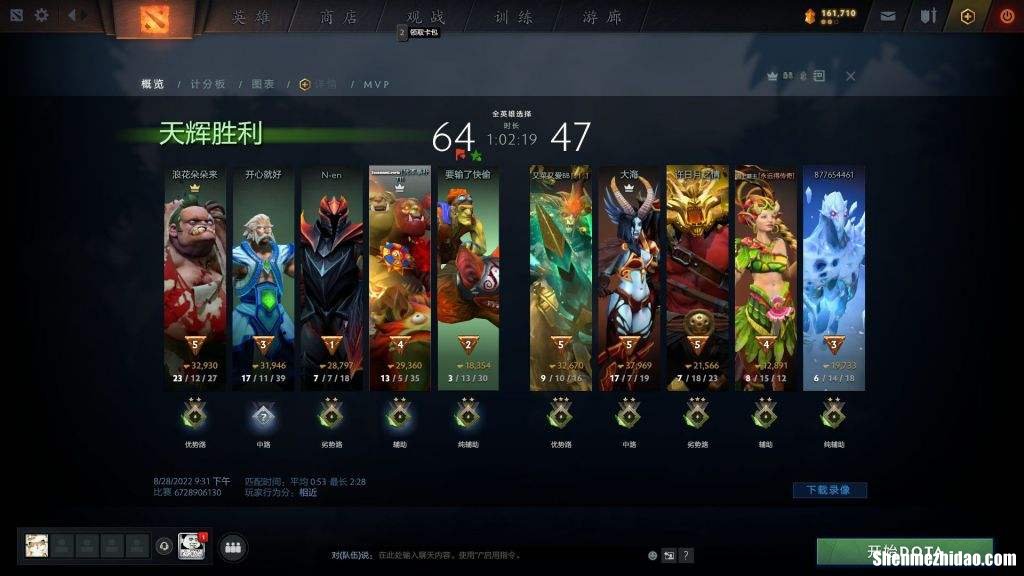Go to the 观战 (Watch) section
The width and height of the screenshot is (1024, 576).
[426, 18]
